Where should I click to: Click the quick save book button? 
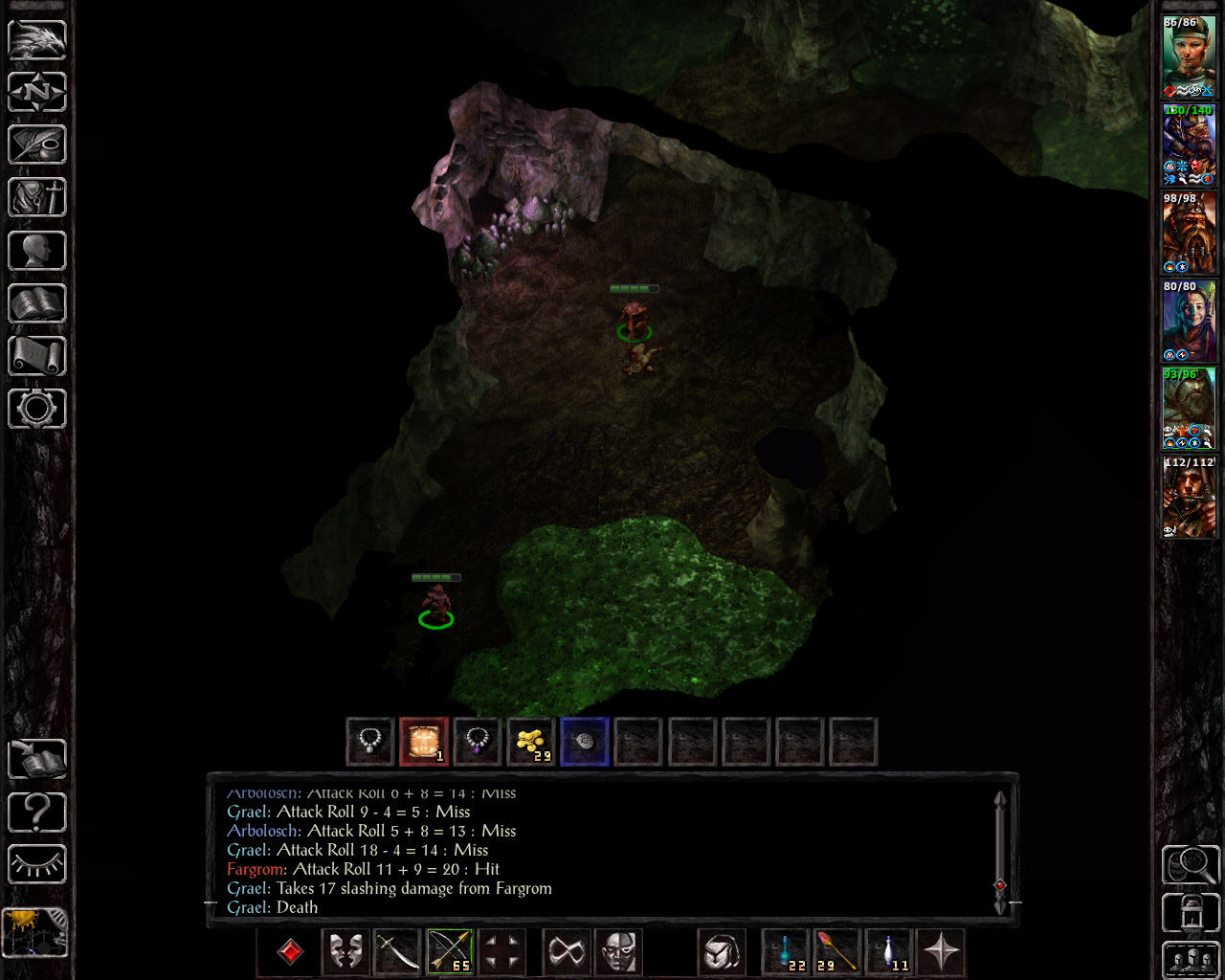37,759
